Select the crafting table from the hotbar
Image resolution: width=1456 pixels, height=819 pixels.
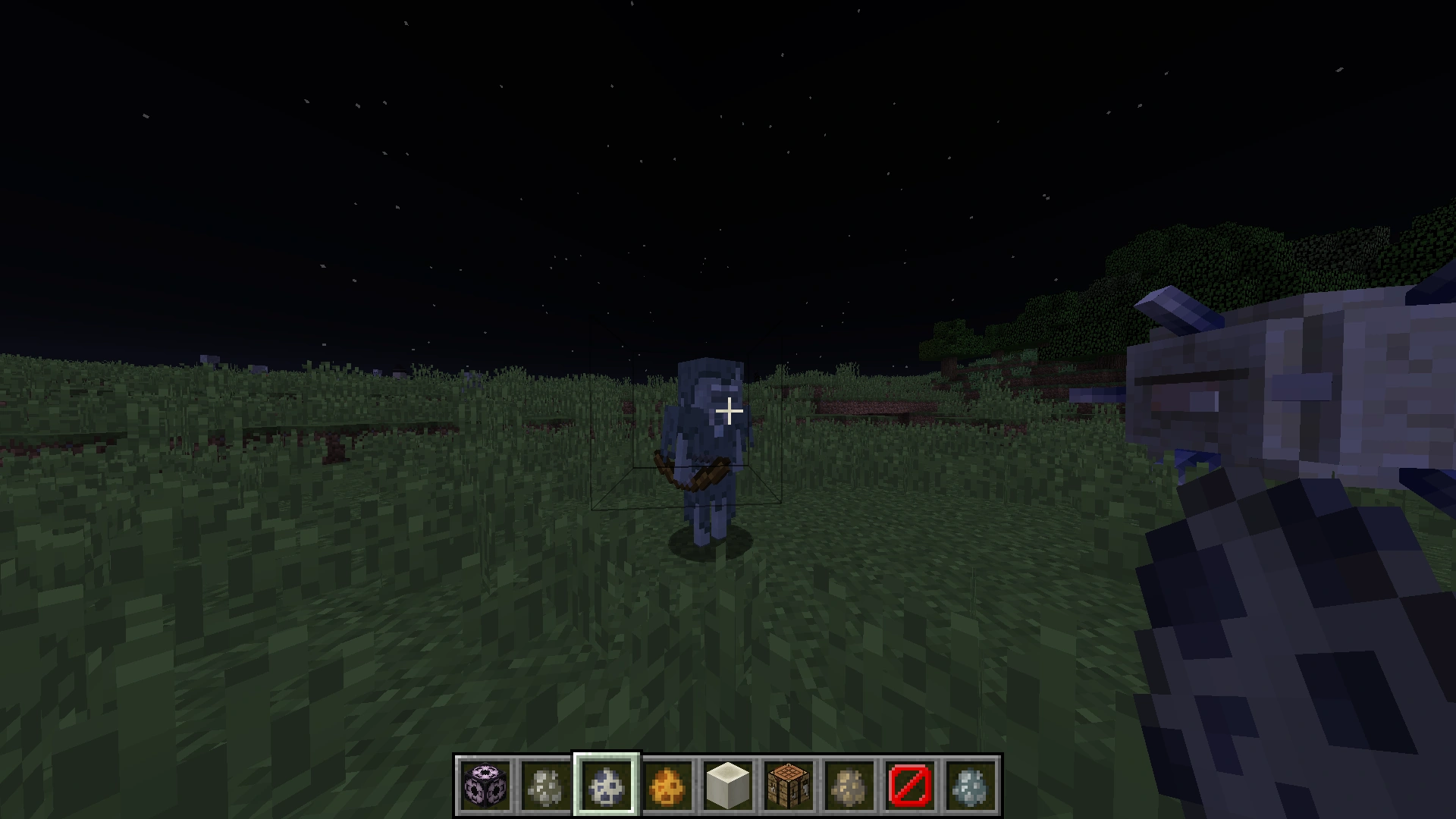[x=789, y=786]
